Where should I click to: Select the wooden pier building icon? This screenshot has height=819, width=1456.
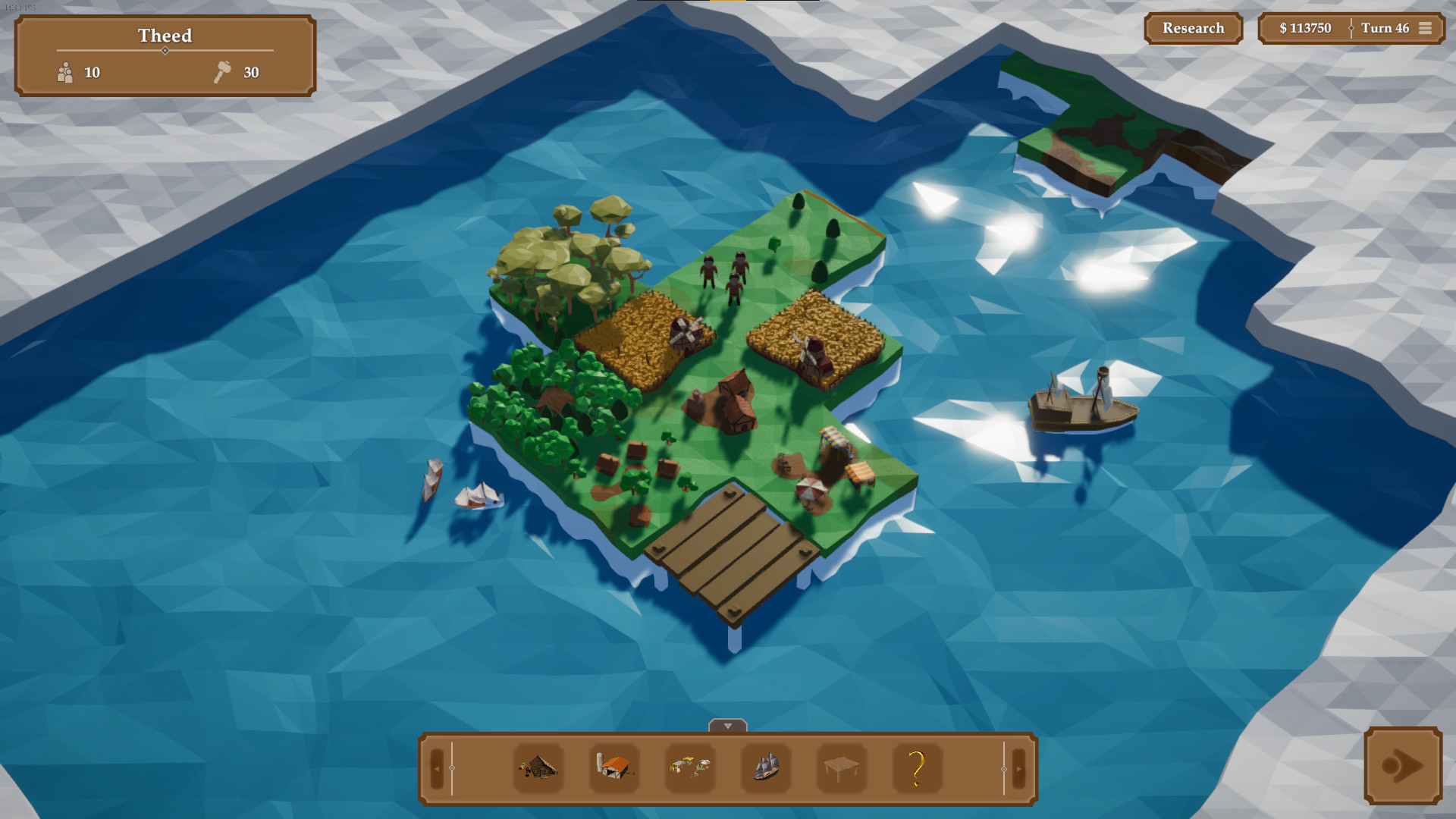click(841, 770)
